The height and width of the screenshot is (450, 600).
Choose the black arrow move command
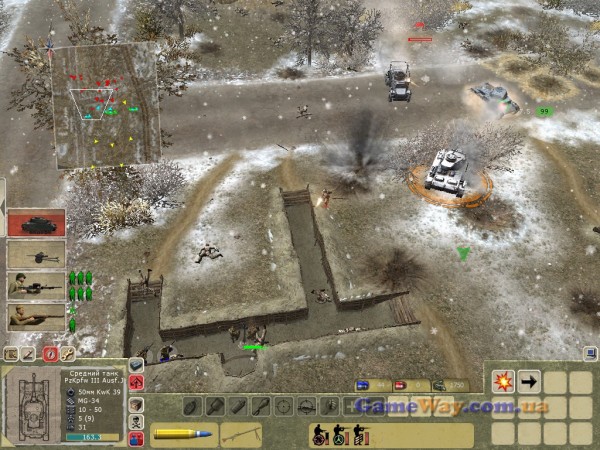coord(529,381)
